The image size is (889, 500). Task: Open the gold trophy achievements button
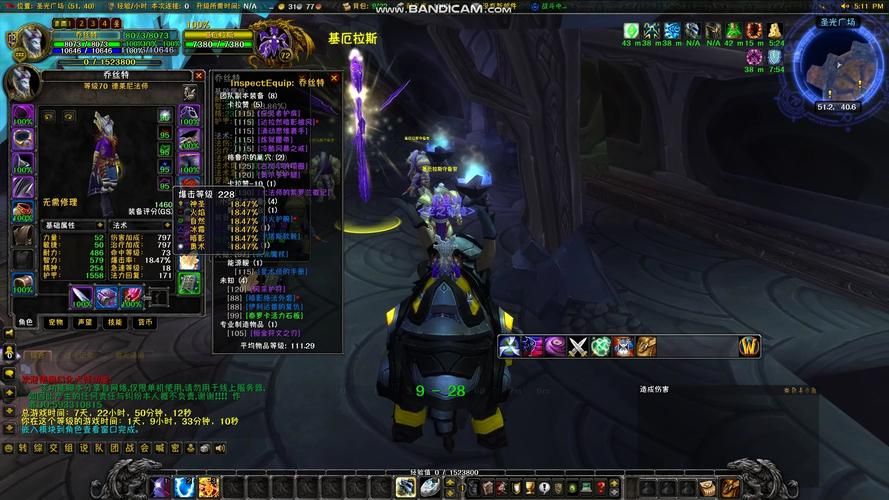(529, 487)
